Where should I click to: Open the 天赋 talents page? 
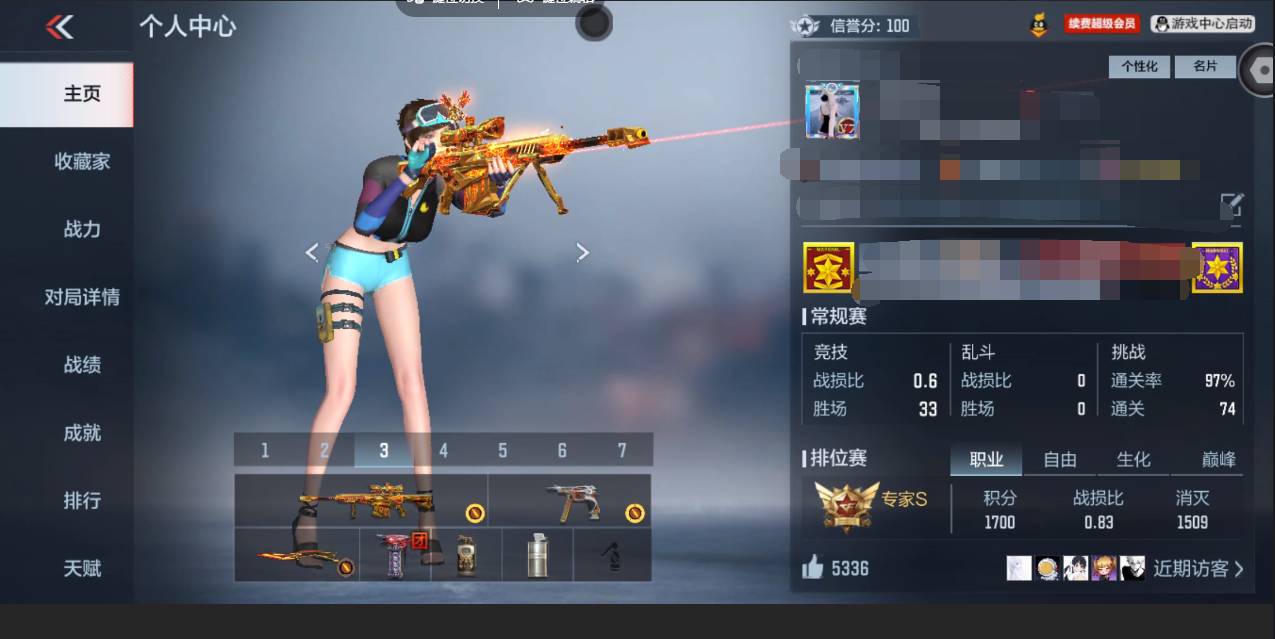[x=82, y=568]
